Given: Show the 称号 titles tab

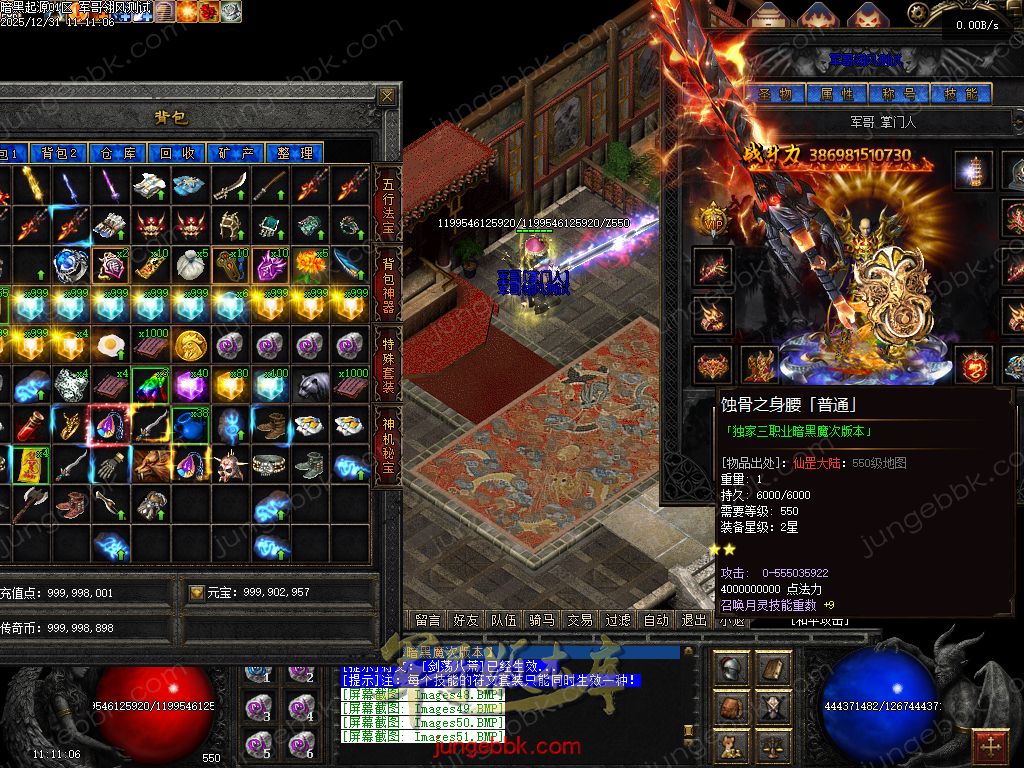Looking at the screenshot, I should coord(898,94).
